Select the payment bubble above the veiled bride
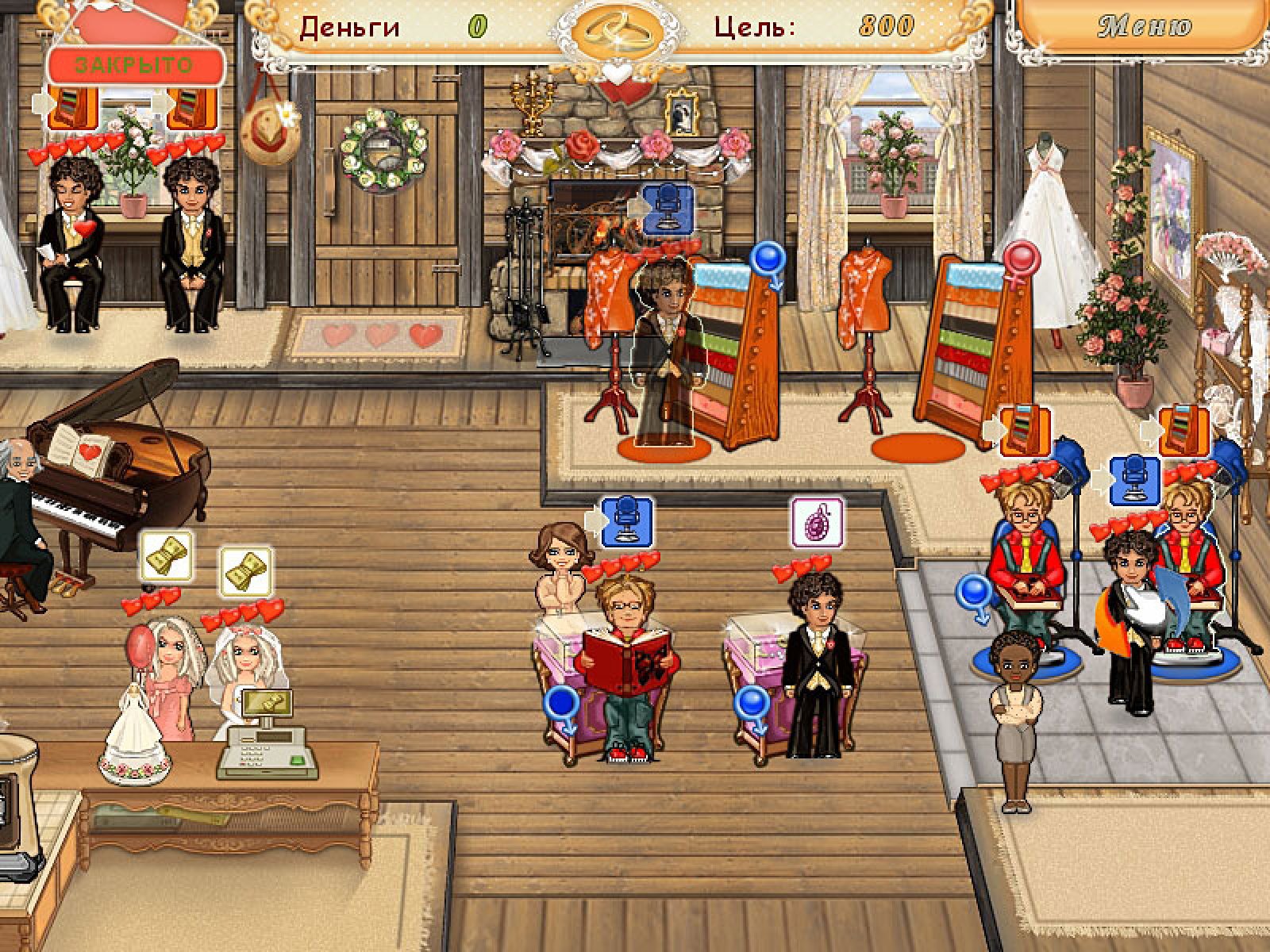 point(246,570)
